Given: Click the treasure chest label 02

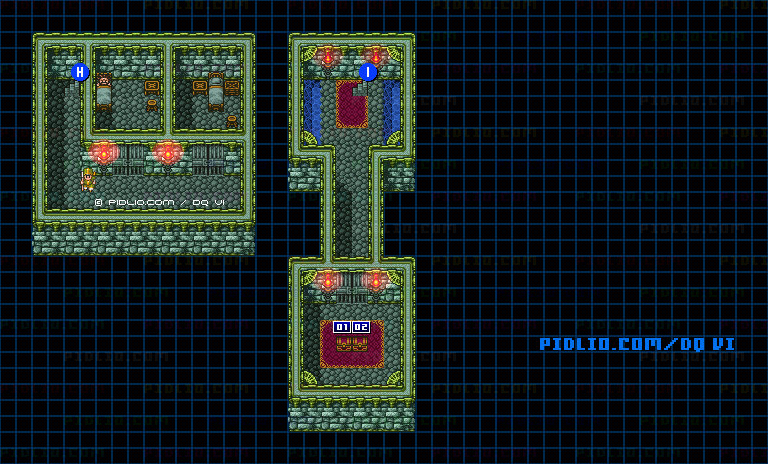Looking at the screenshot, I should click(361, 327).
